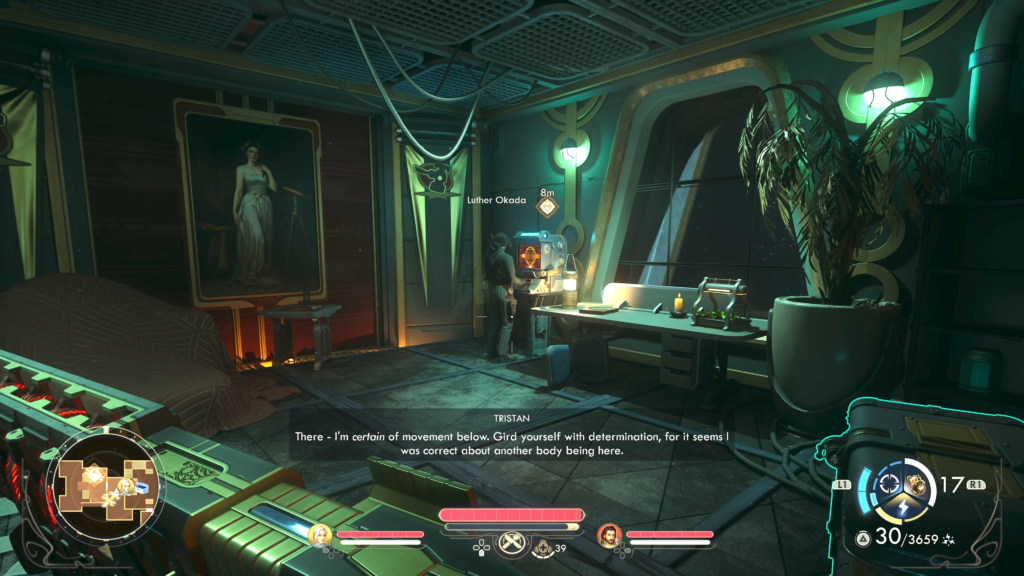Trigger the lightning bolt ability segment
Screen dimensions: 1024x576
[901, 509]
